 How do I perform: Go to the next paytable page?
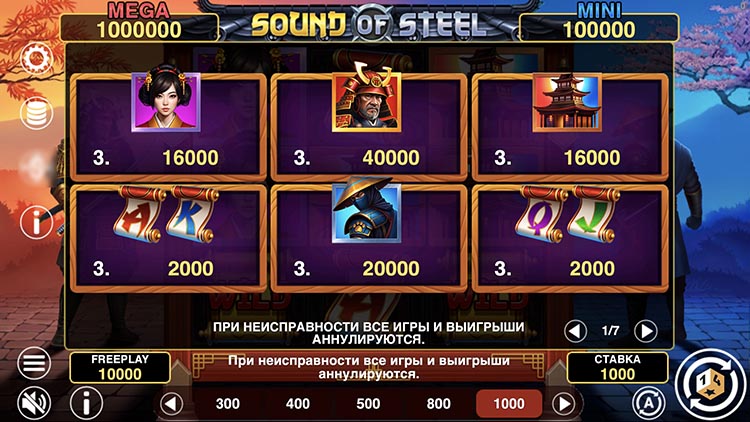tap(646, 330)
